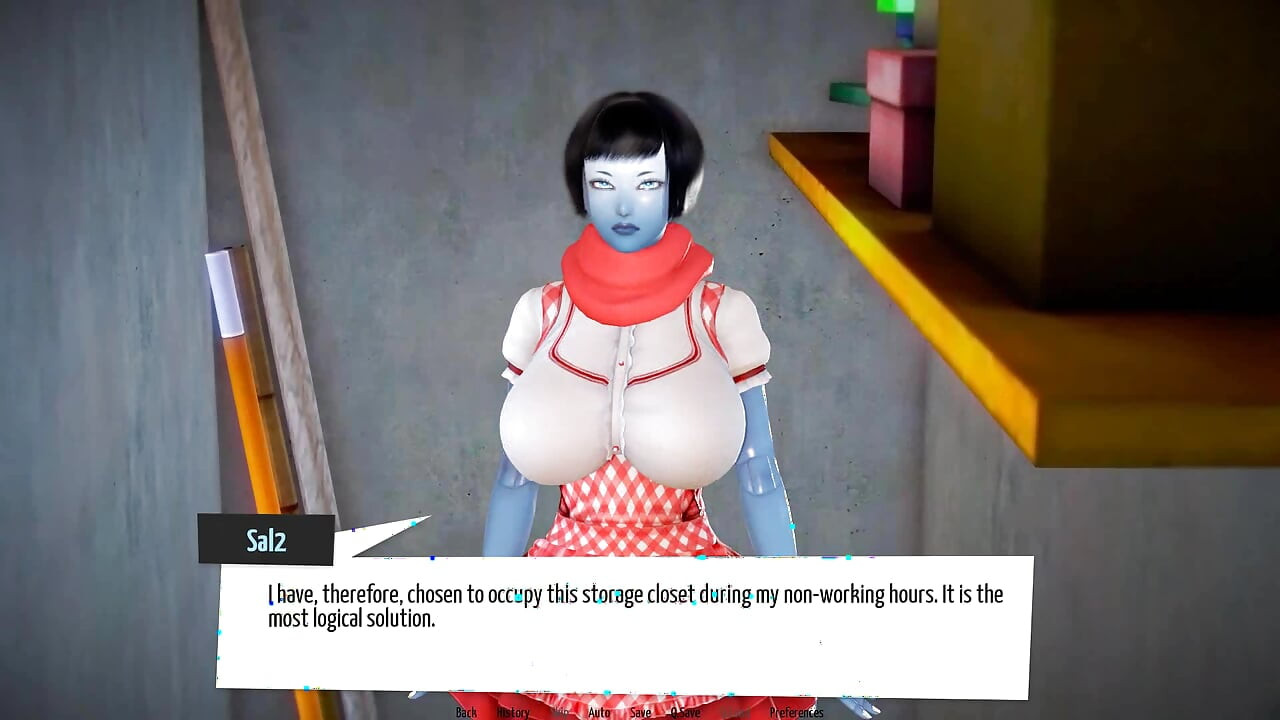Turn on Auto-forward reading mode
The width and height of the screenshot is (1280, 720).
point(598,712)
